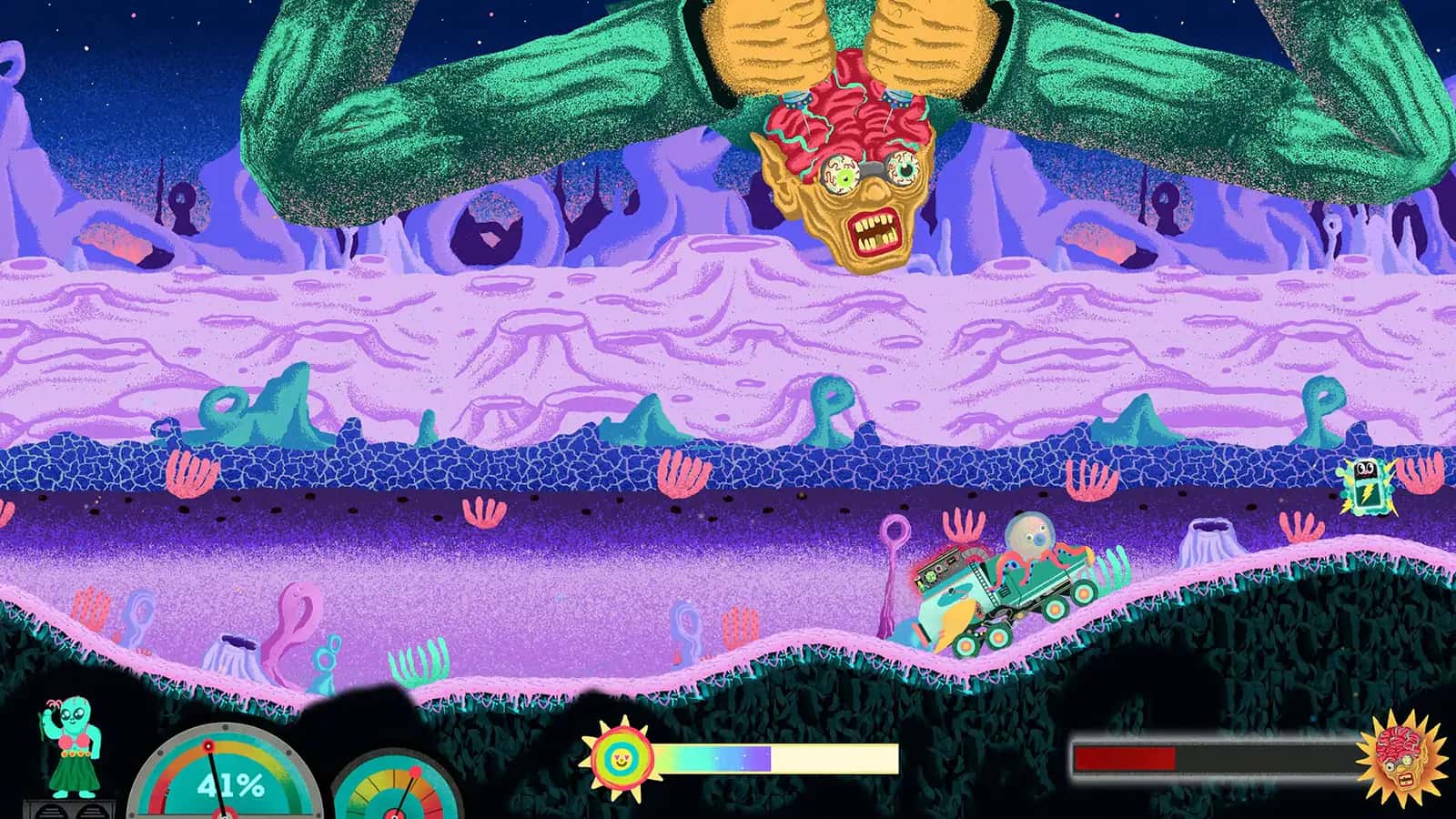1456x819 pixels.
Task: Click the octopus riding atop the rover
Action: click(x=1028, y=537)
